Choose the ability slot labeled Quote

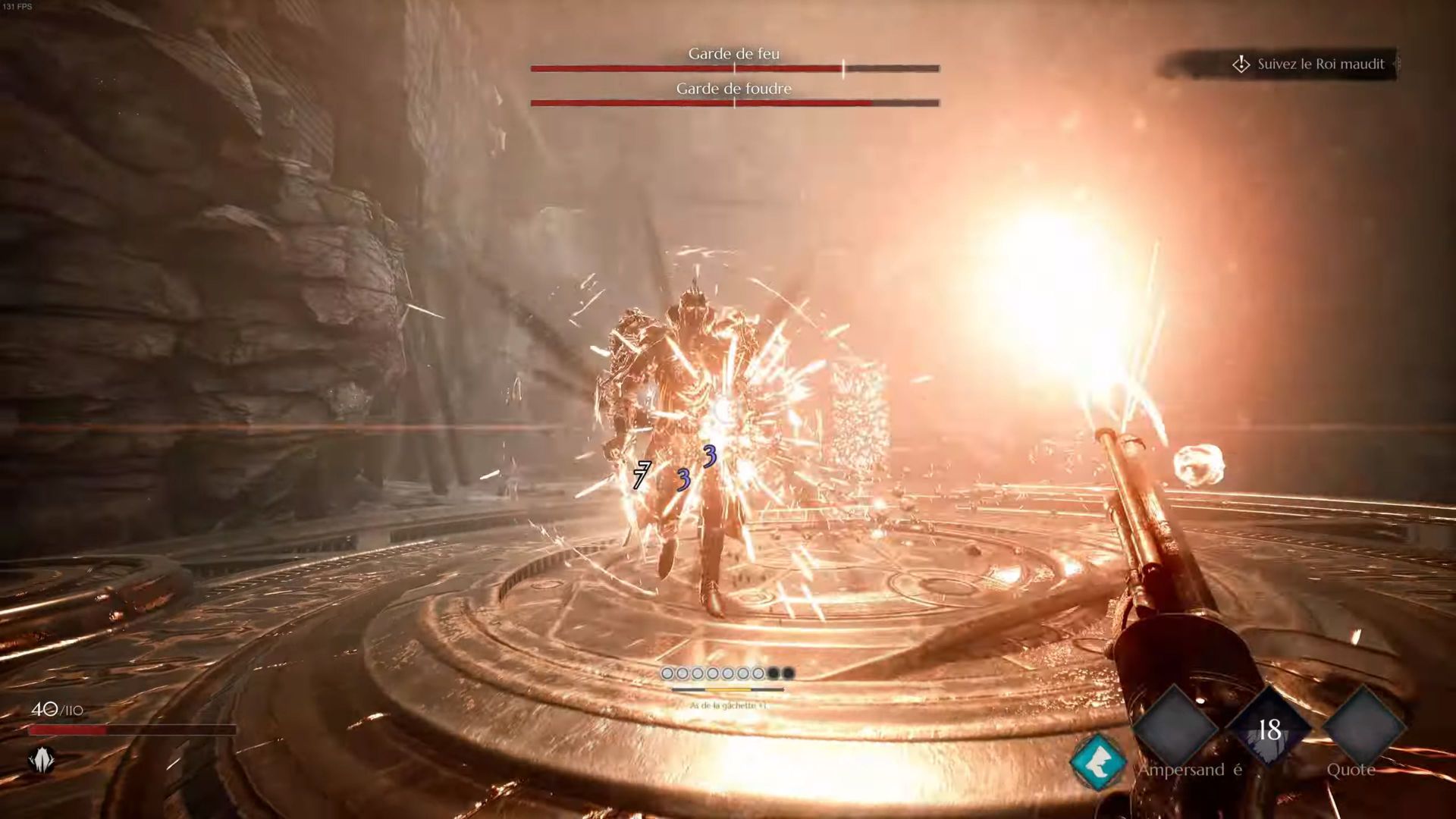(1364, 727)
